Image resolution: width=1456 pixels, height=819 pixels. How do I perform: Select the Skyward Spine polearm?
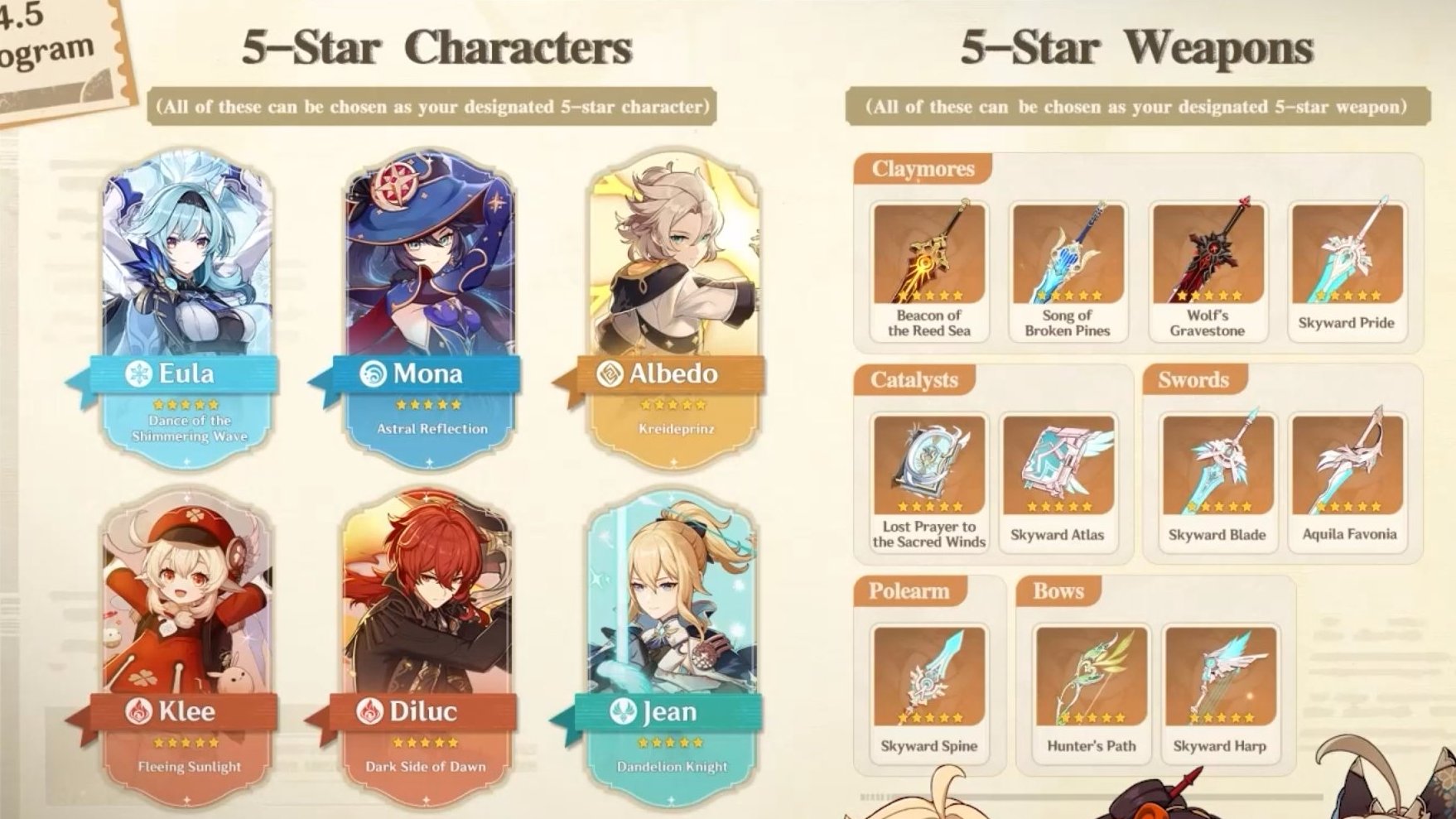click(x=928, y=691)
